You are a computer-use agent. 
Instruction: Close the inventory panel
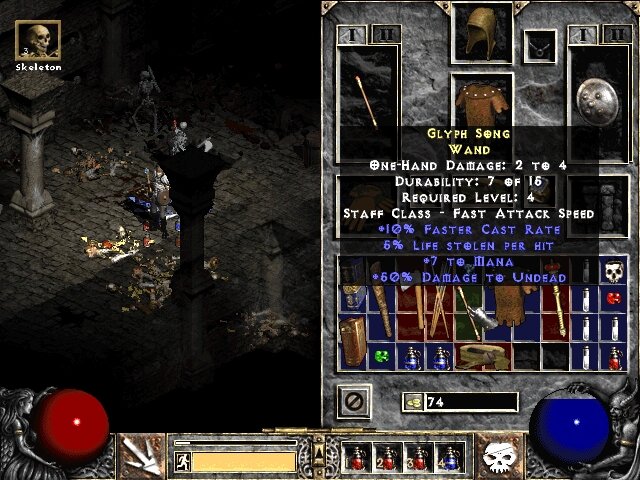point(354,402)
